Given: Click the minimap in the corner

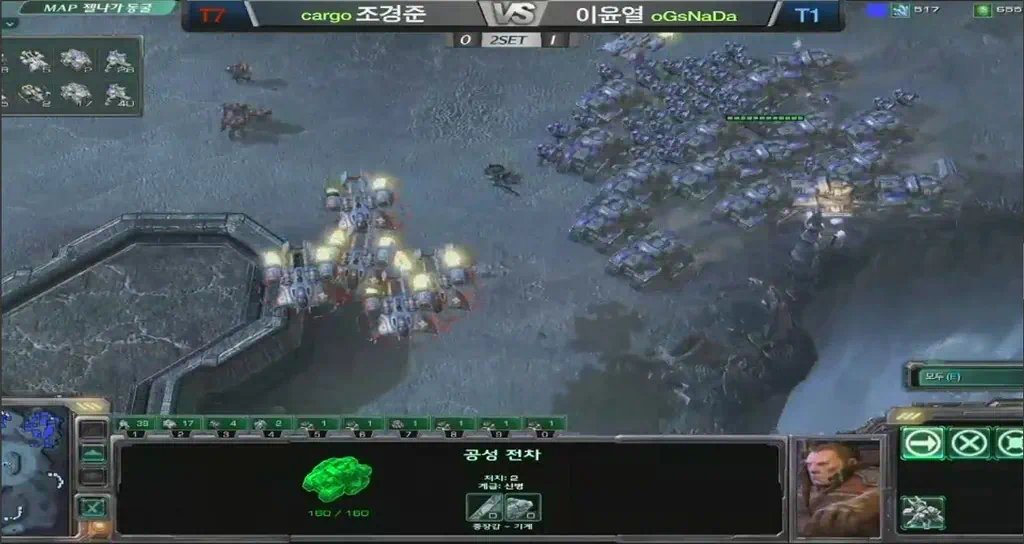Looking at the screenshot, I should point(34,469).
